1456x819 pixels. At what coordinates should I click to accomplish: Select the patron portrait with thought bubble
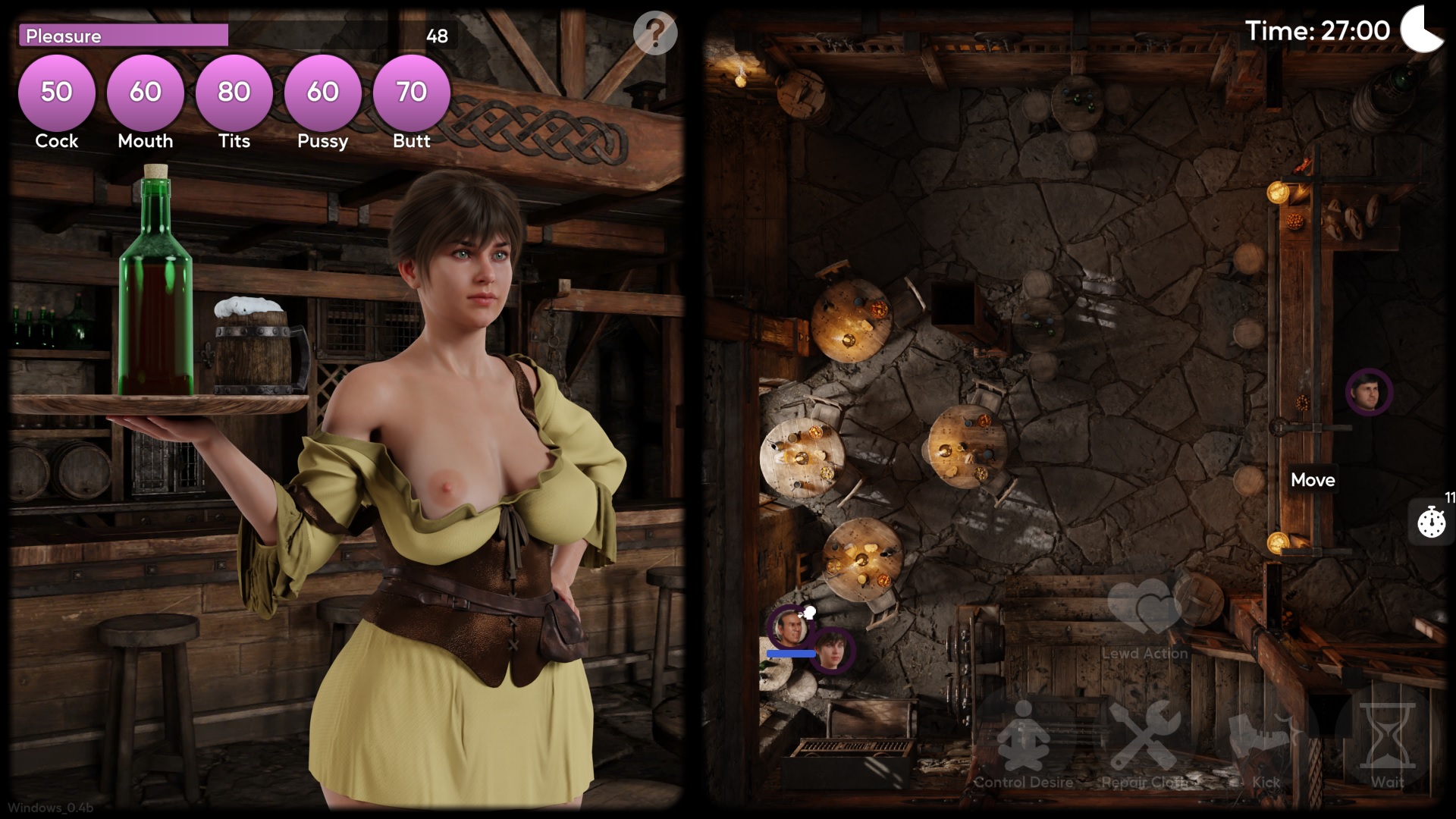coord(787,628)
